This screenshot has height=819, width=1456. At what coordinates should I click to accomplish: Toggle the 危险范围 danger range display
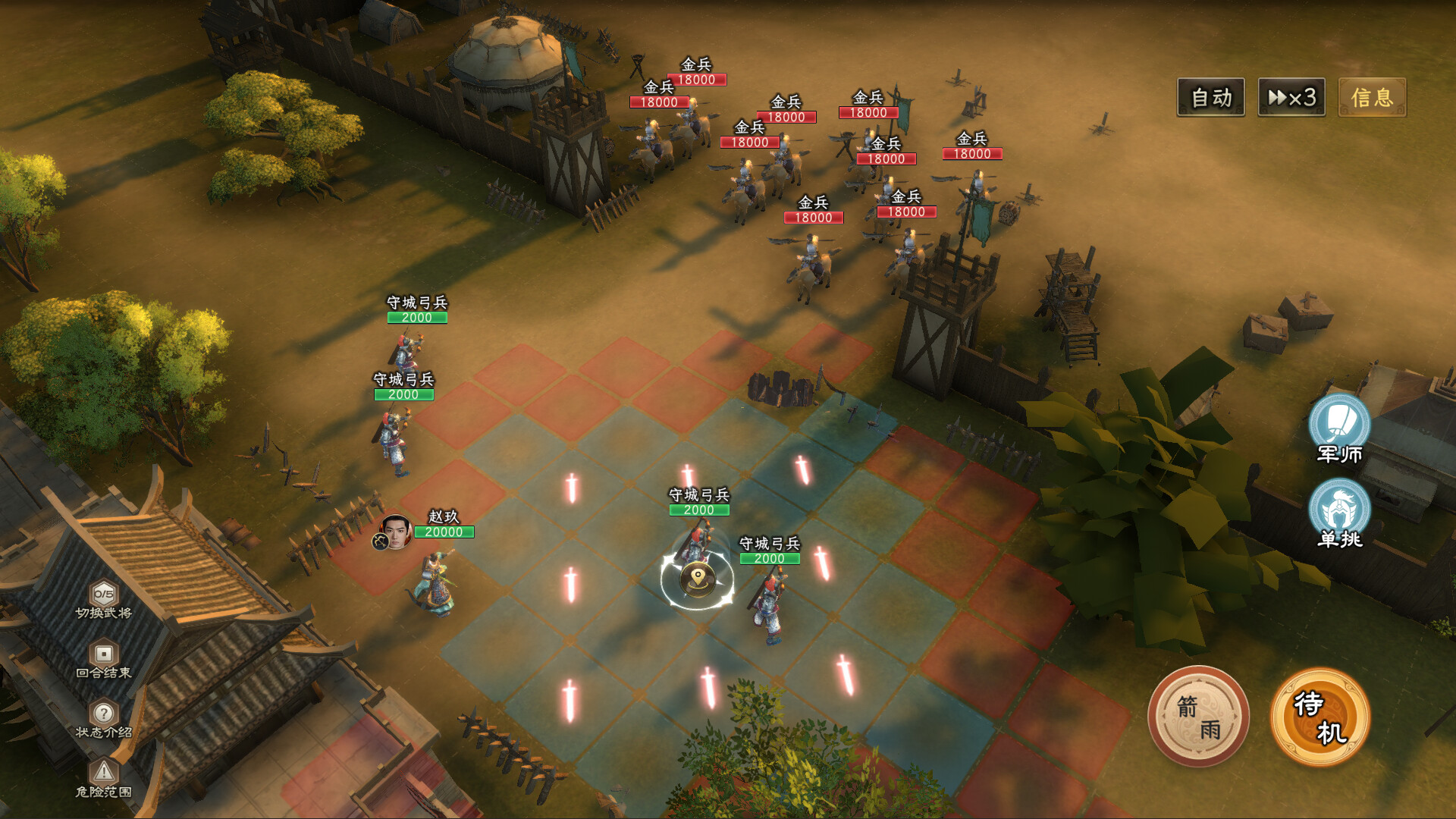pyautogui.click(x=104, y=777)
